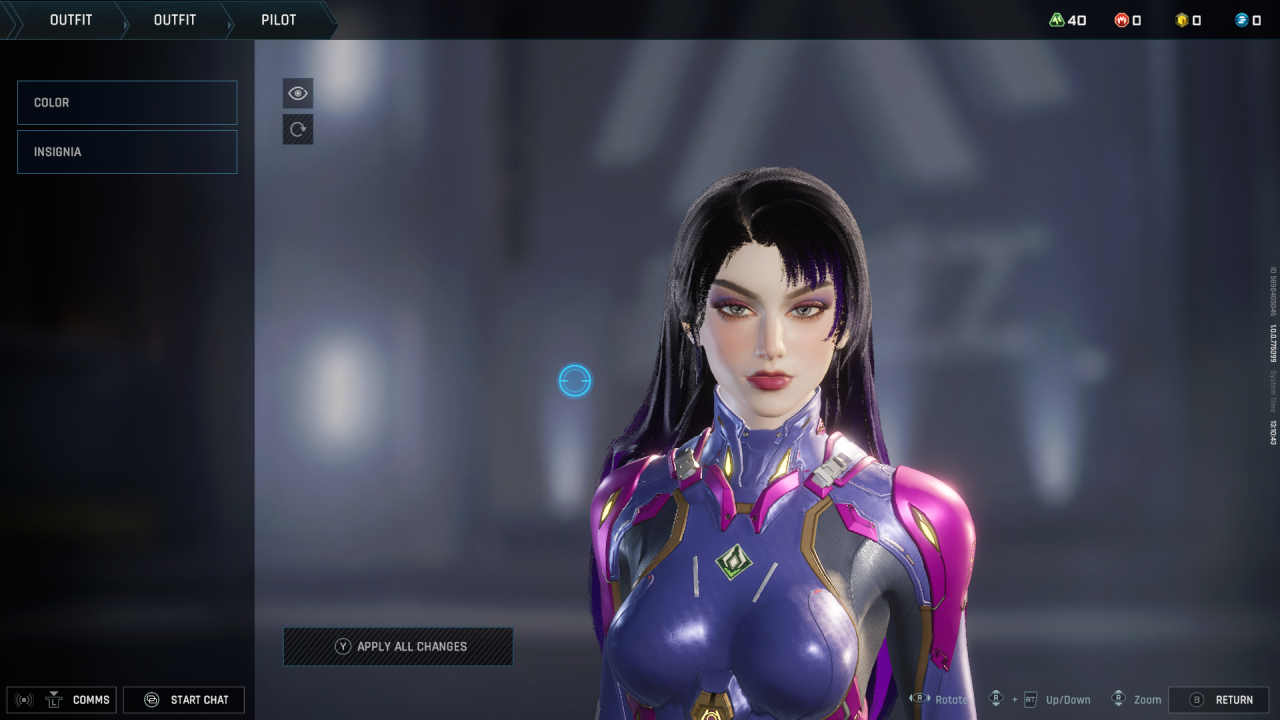Select the Insignia menu entry
This screenshot has height=720, width=1280.
[x=127, y=152]
